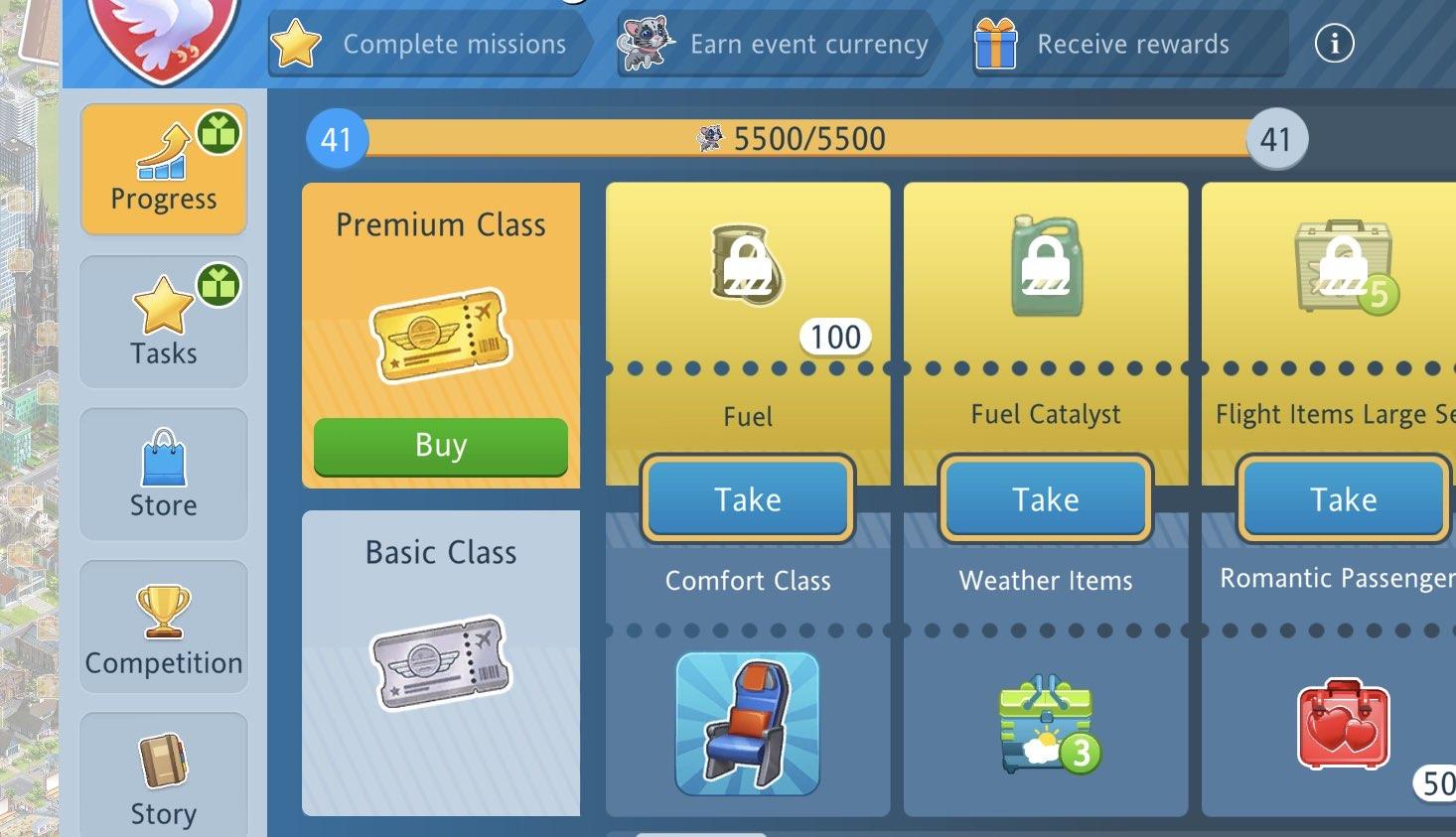This screenshot has width=1456, height=837.
Task: Go to the Store tab
Action: click(164, 475)
